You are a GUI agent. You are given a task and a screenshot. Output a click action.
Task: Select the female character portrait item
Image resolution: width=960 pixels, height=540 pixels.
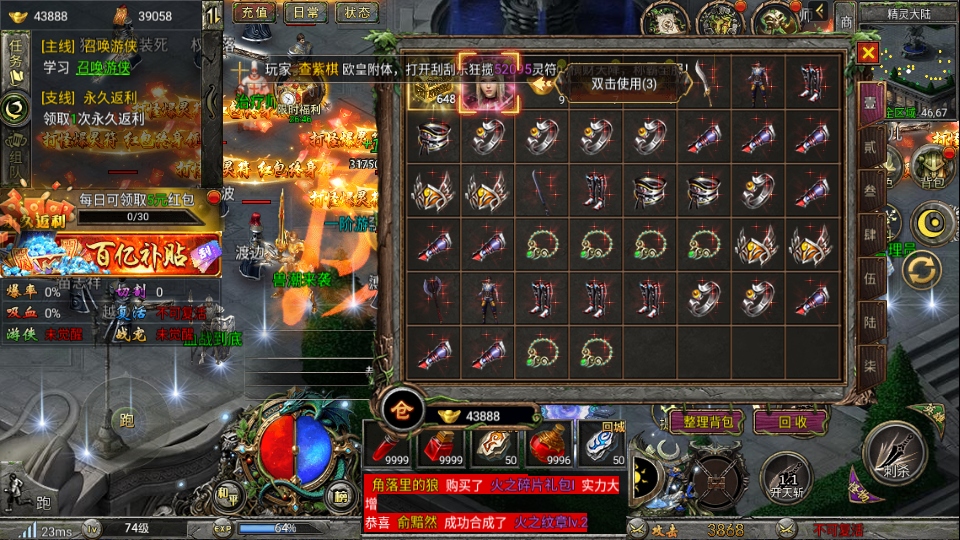[487, 83]
